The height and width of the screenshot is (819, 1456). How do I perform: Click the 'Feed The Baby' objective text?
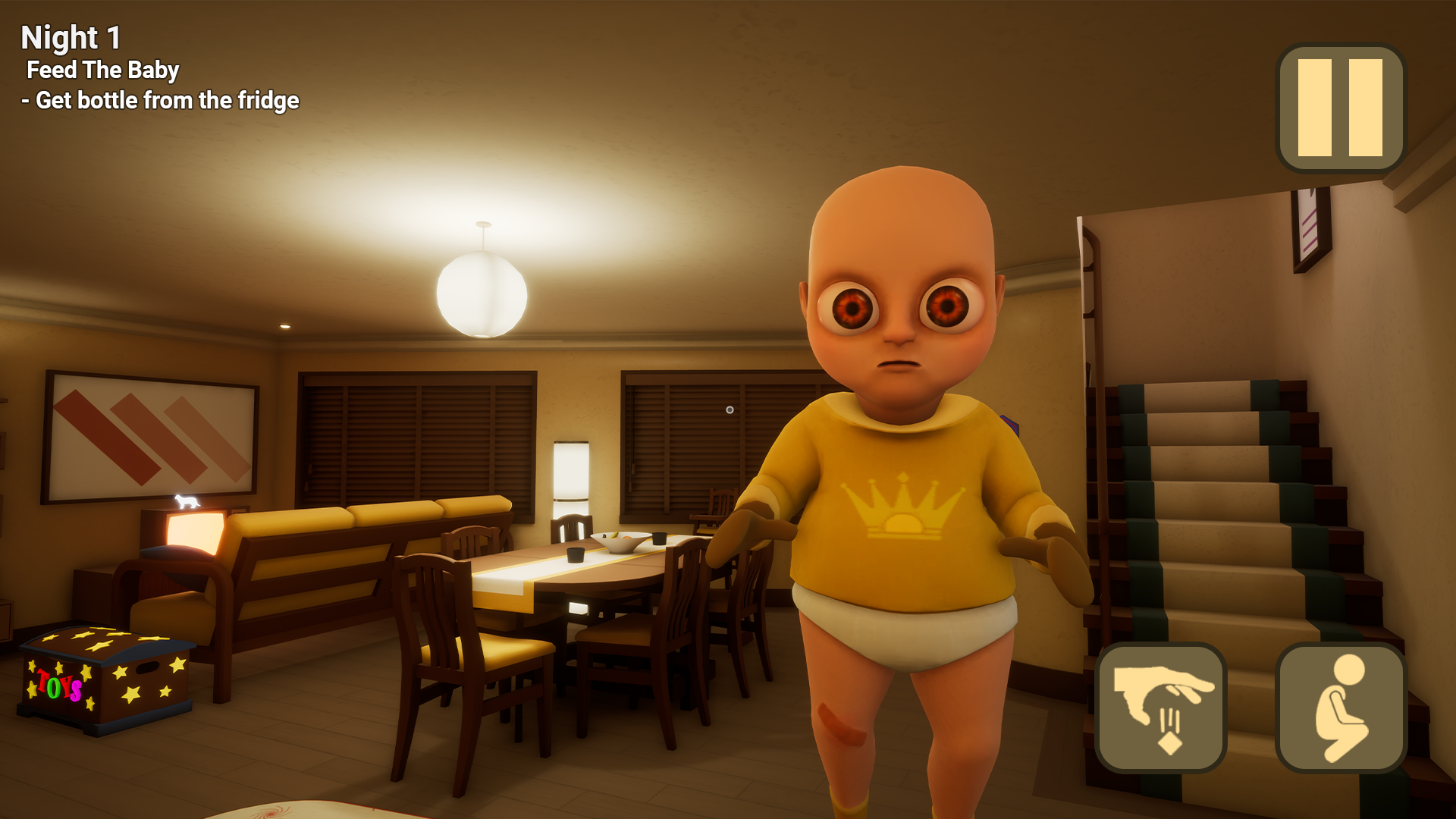[x=103, y=71]
